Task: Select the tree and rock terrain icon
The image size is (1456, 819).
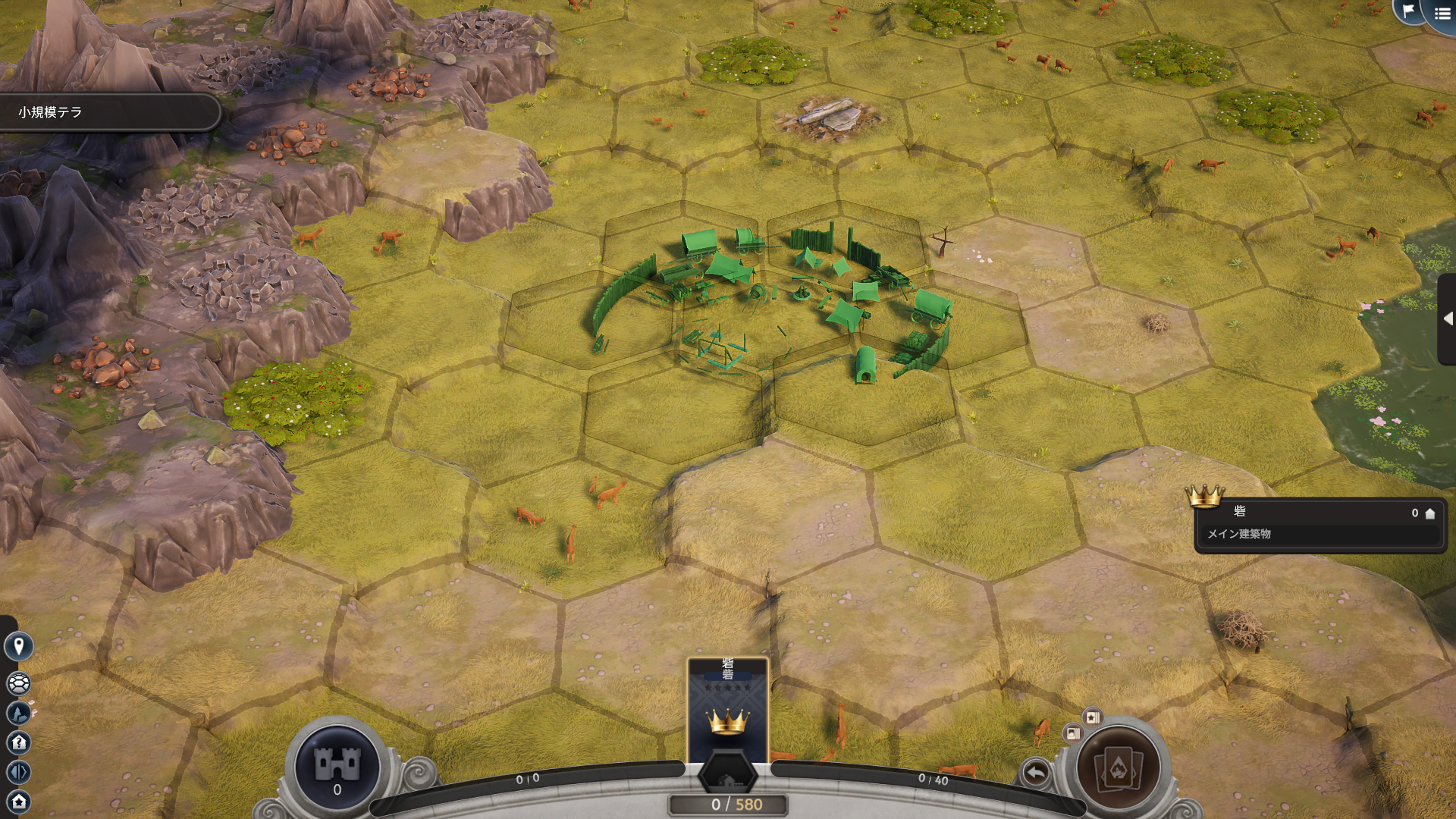Action: coord(19,713)
